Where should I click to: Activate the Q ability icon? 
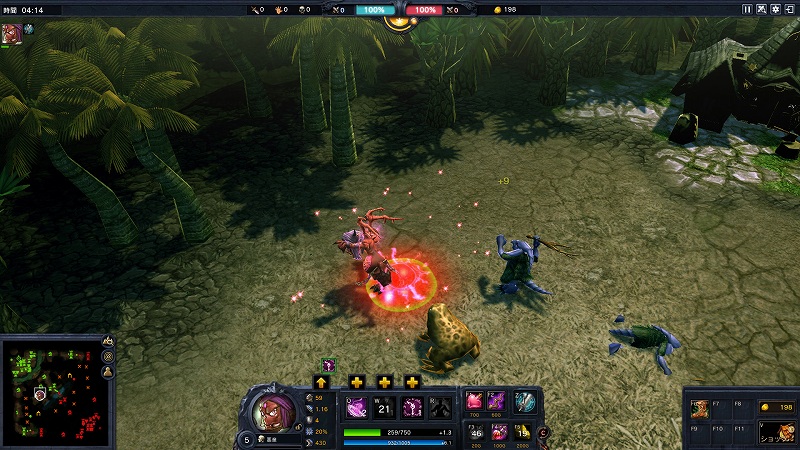356,407
